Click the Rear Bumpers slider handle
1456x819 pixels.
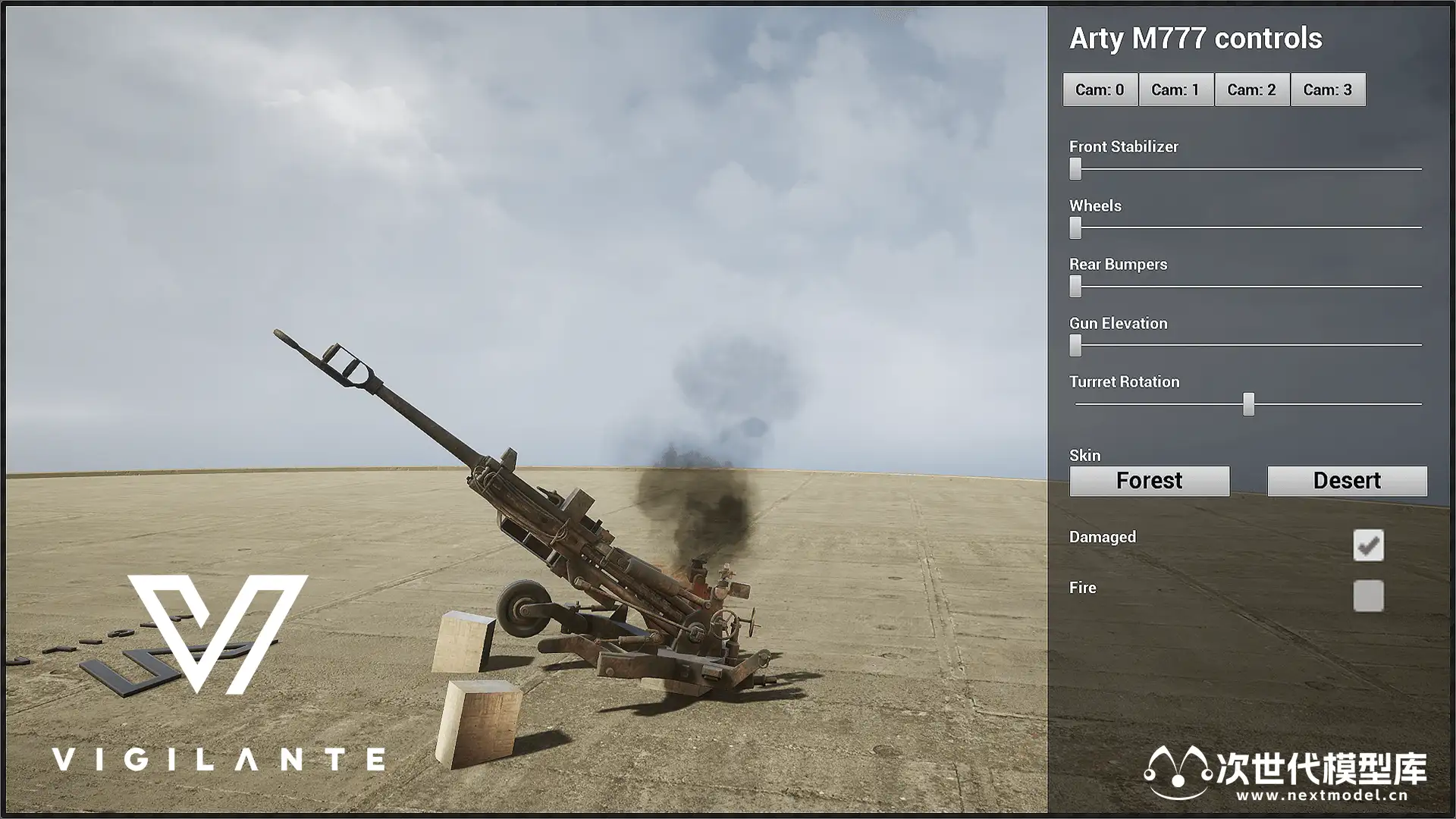1075,286
